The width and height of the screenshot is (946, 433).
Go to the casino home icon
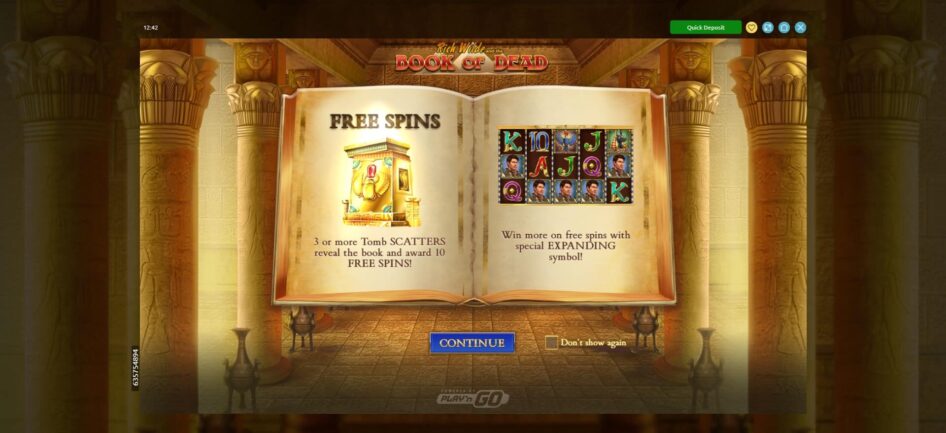784,27
